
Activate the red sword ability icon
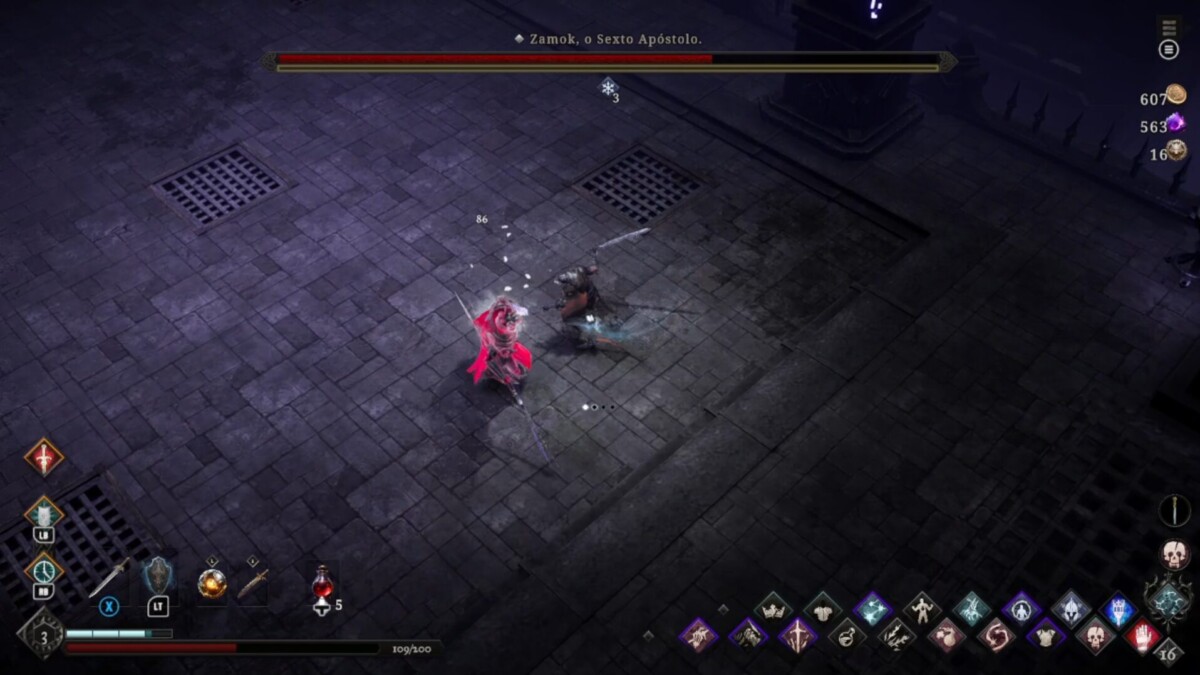[x=43, y=457]
